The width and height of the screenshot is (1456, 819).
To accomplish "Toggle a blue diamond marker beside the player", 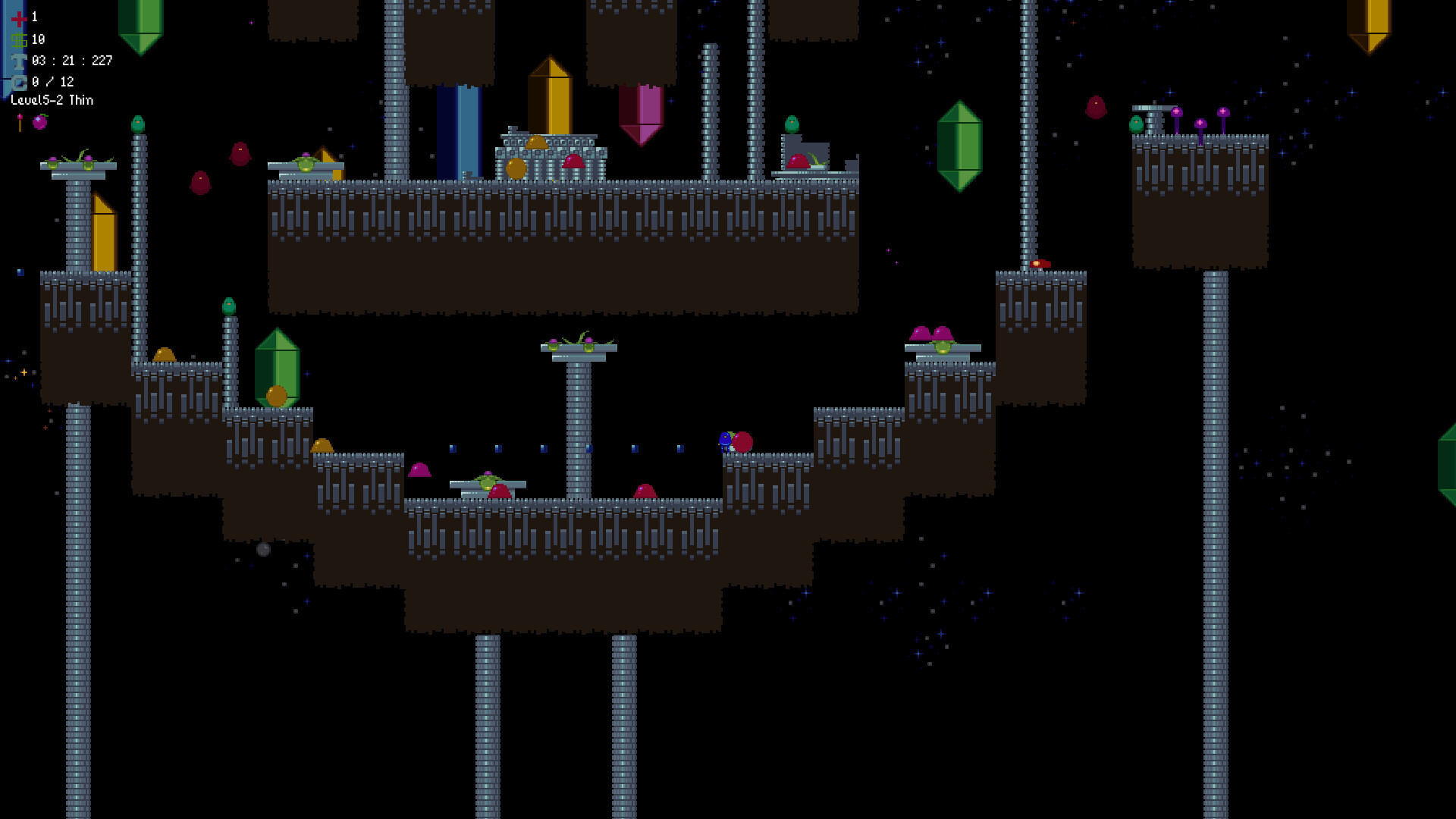I will (679, 447).
